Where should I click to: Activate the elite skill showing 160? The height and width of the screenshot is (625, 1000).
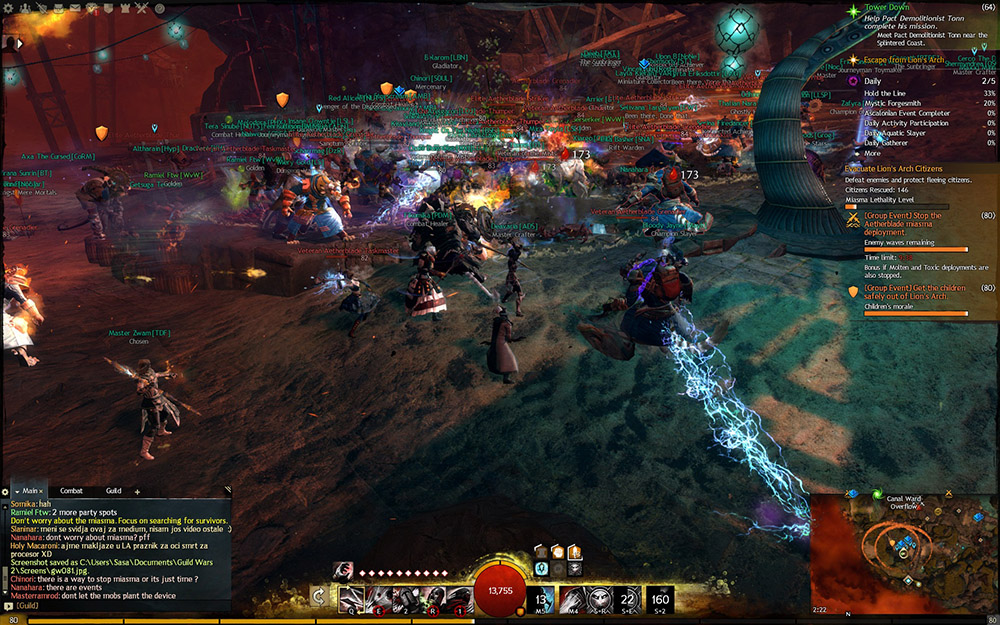point(660,598)
